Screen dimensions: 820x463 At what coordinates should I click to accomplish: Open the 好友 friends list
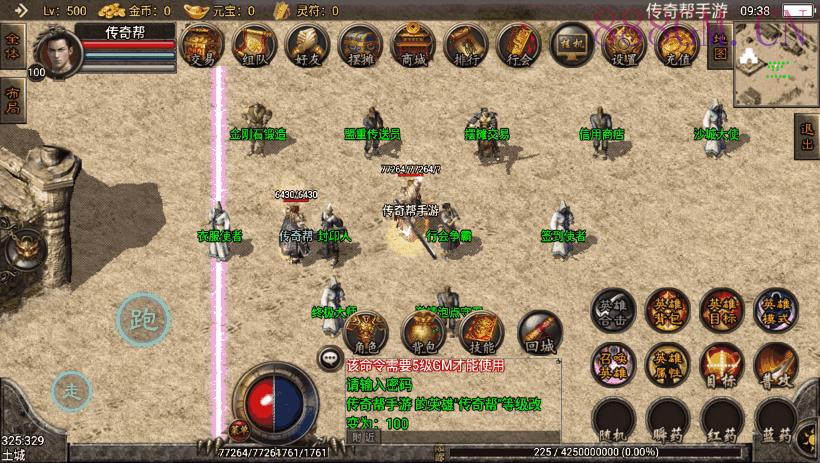(x=307, y=46)
